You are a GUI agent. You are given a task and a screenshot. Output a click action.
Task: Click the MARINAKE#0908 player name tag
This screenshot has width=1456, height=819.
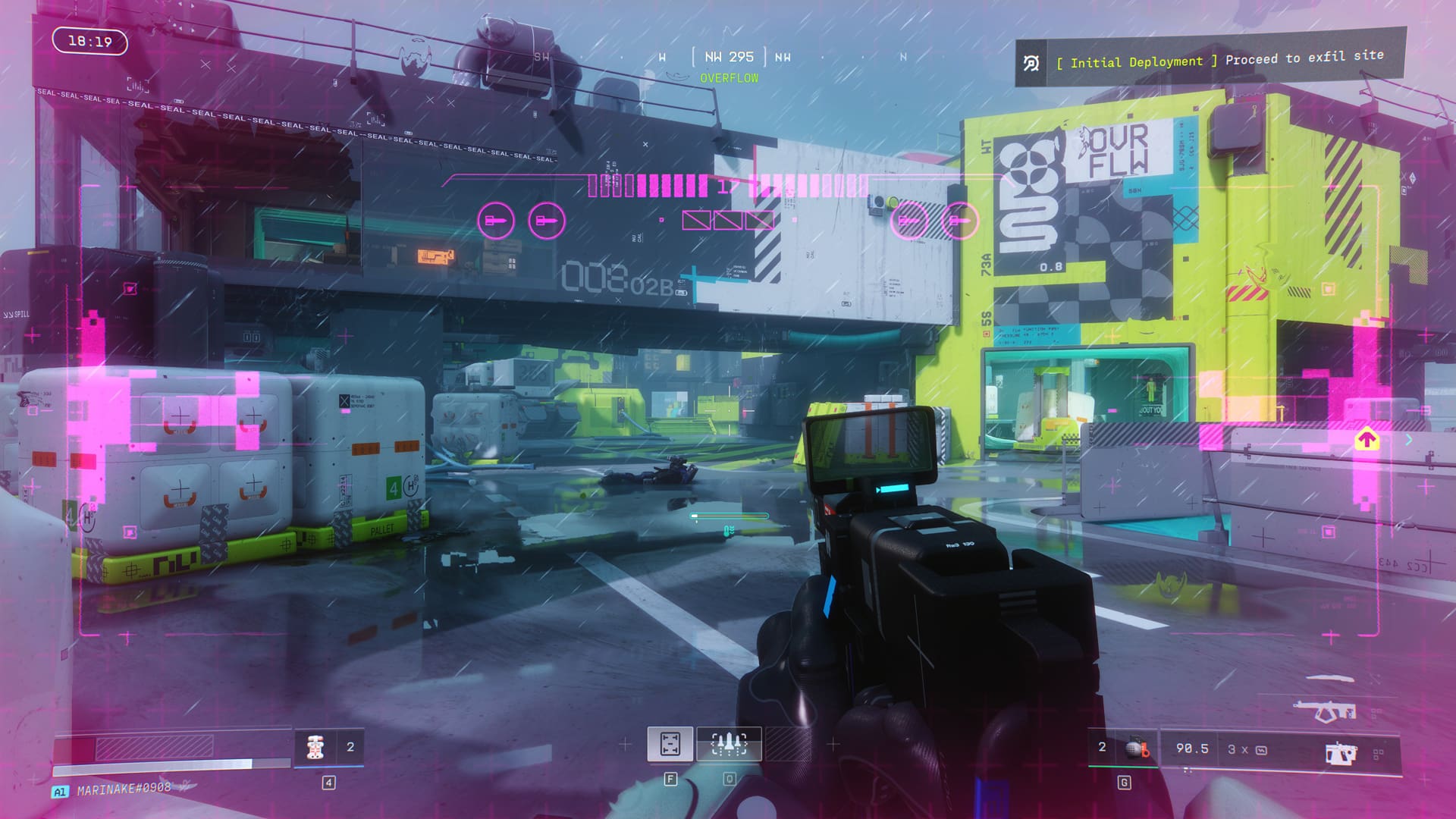point(124,789)
